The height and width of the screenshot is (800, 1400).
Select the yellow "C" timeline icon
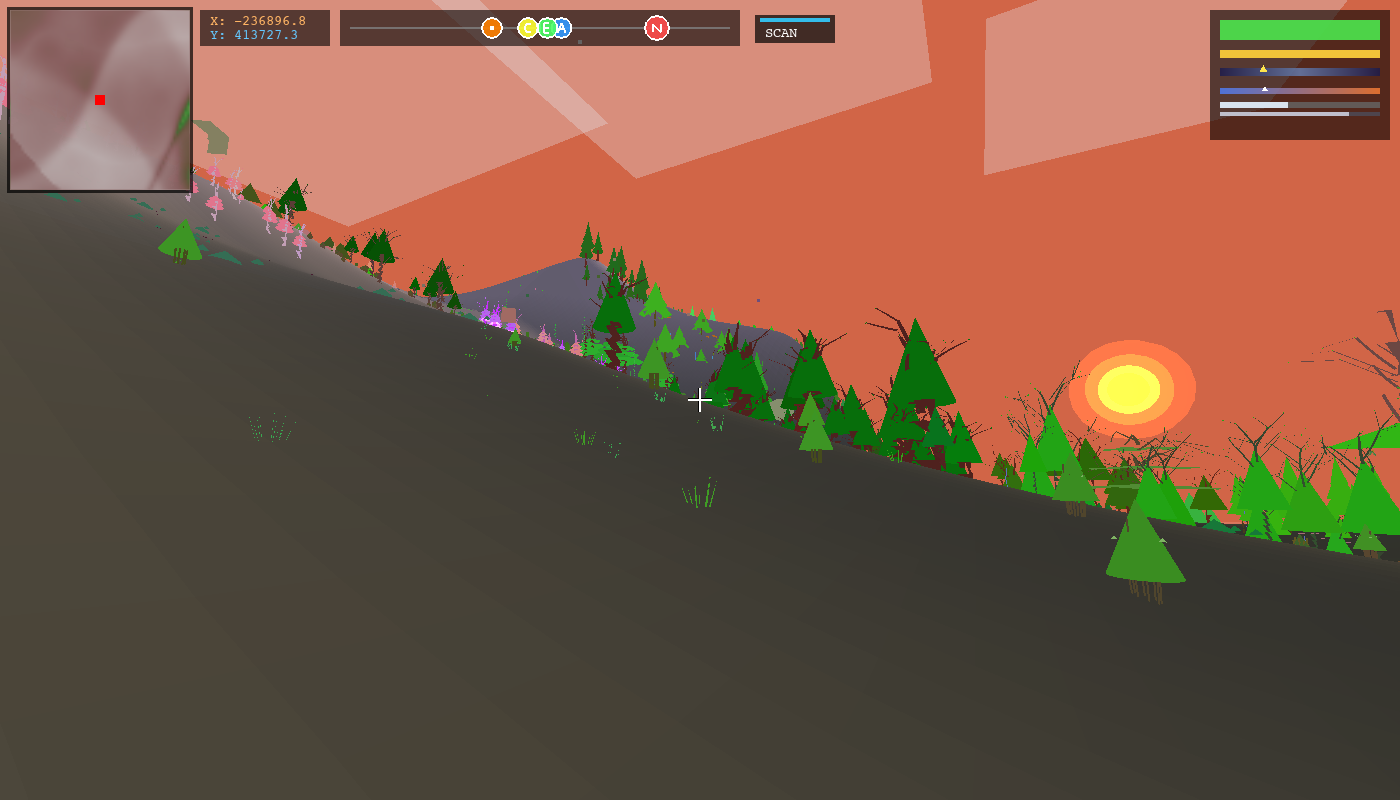tap(528, 29)
